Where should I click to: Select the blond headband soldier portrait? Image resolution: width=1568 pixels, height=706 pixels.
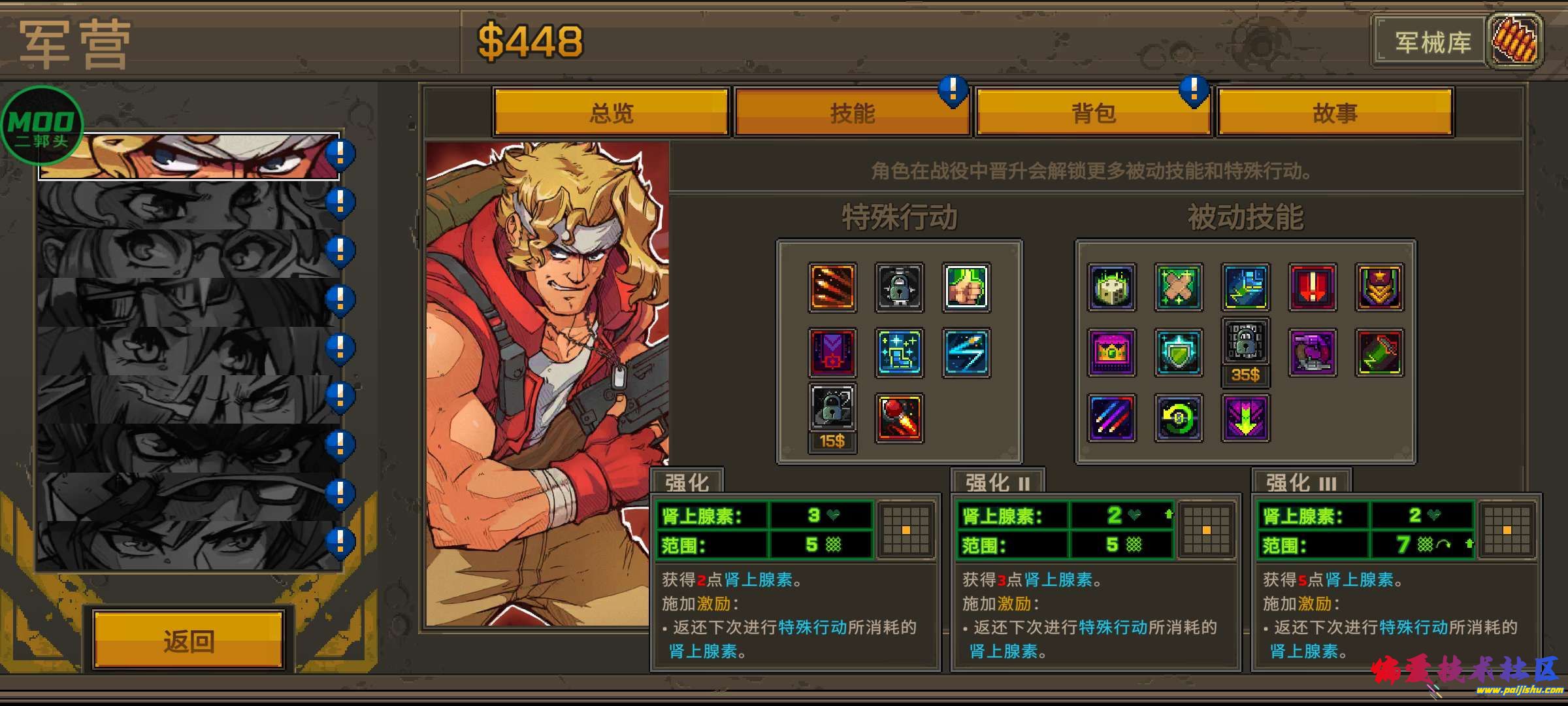pyautogui.click(x=189, y=156)
